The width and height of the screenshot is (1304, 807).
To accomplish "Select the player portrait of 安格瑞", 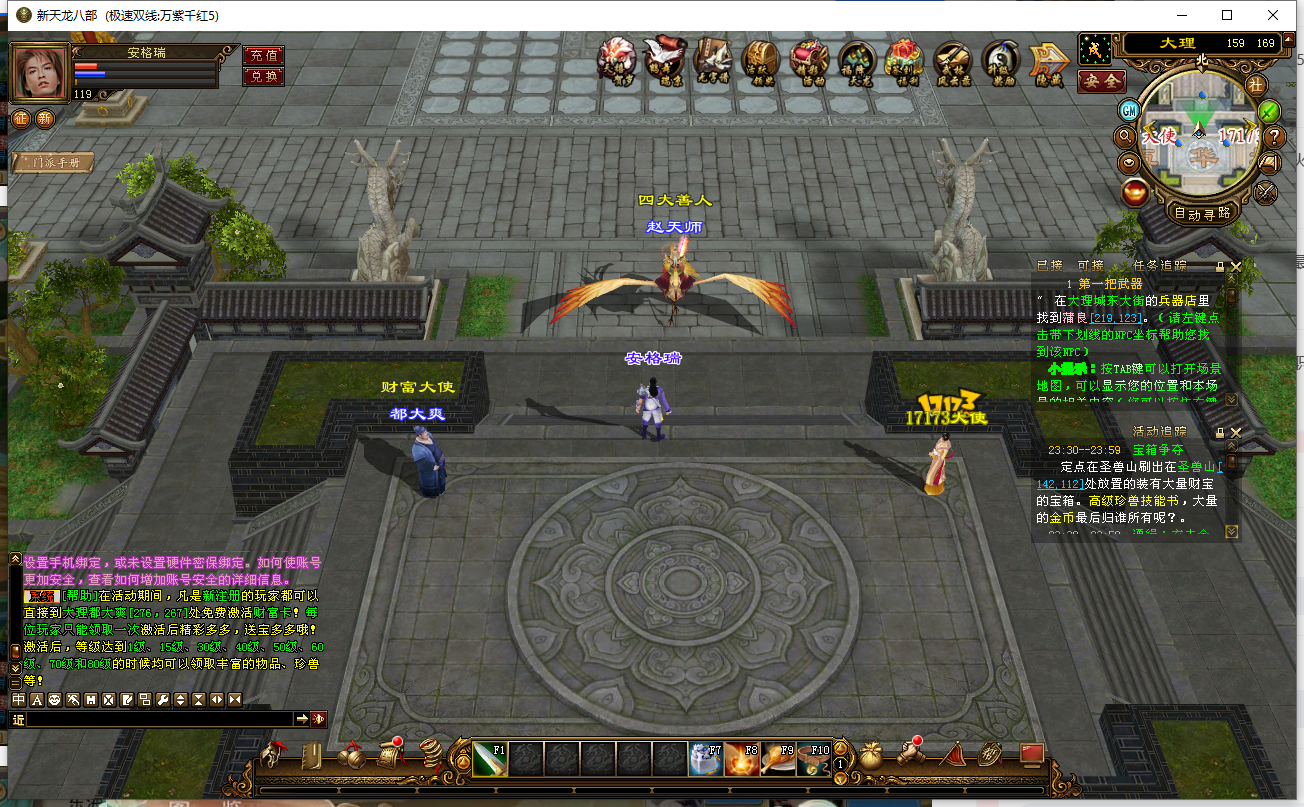I will click(x=40, y=72).
